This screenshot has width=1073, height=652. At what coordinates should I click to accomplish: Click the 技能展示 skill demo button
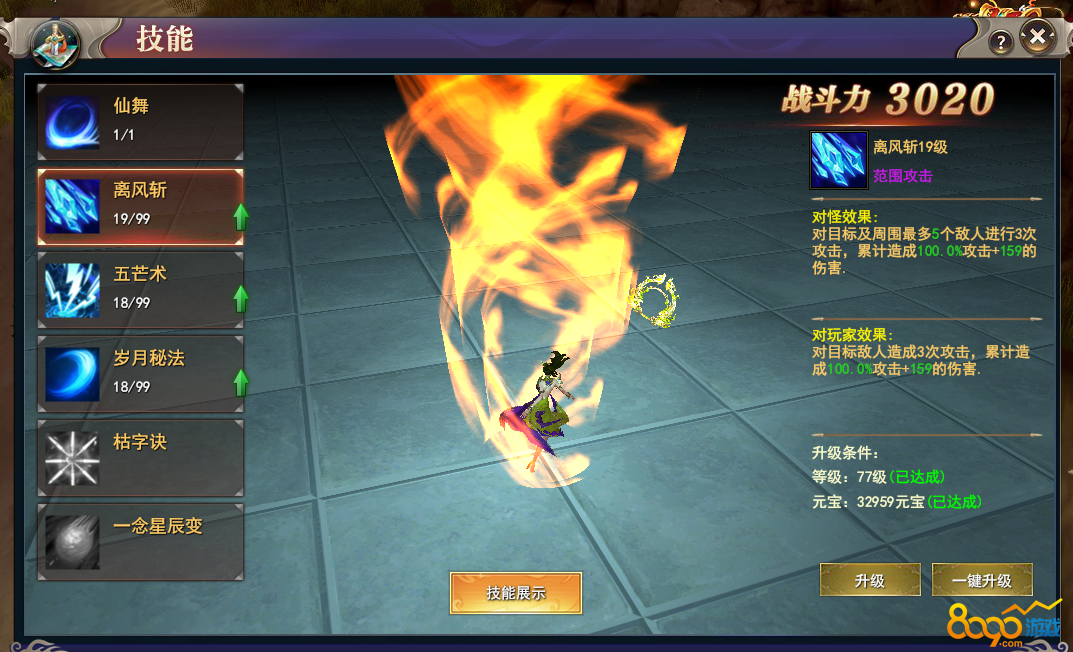[x=515, y=592]
